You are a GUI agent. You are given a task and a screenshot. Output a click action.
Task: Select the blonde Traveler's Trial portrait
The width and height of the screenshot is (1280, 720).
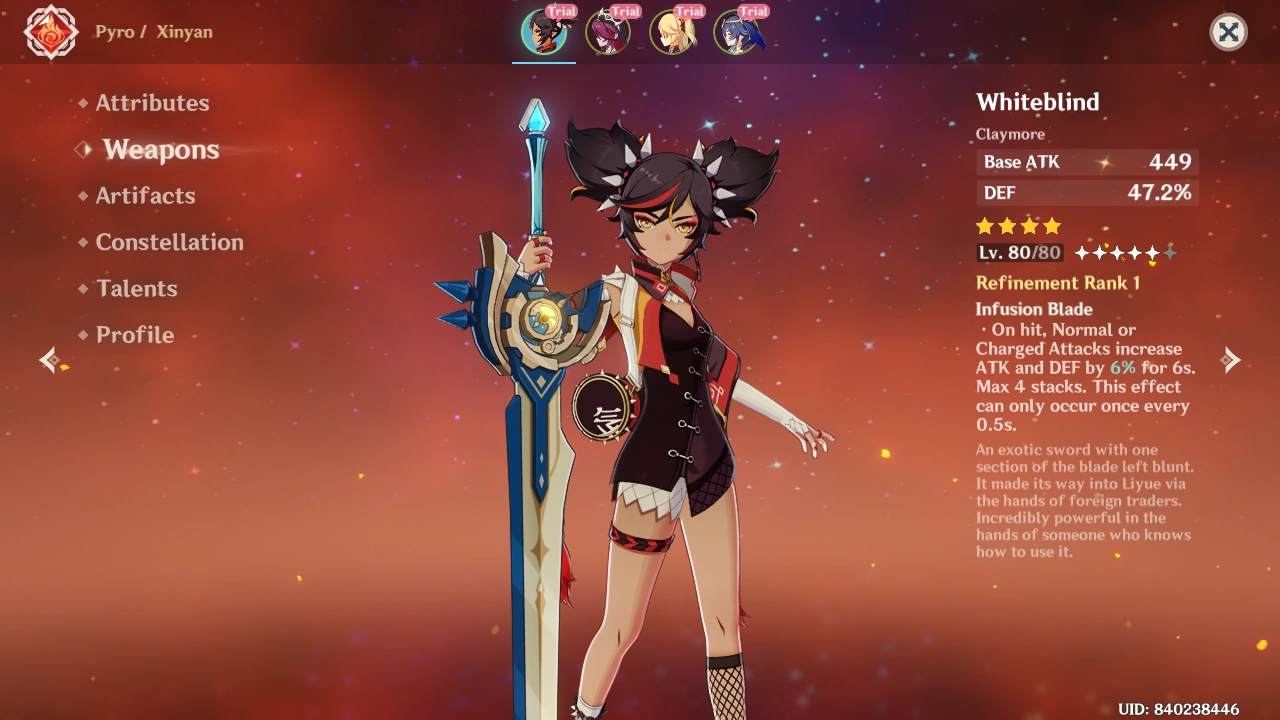pos(673,31)
